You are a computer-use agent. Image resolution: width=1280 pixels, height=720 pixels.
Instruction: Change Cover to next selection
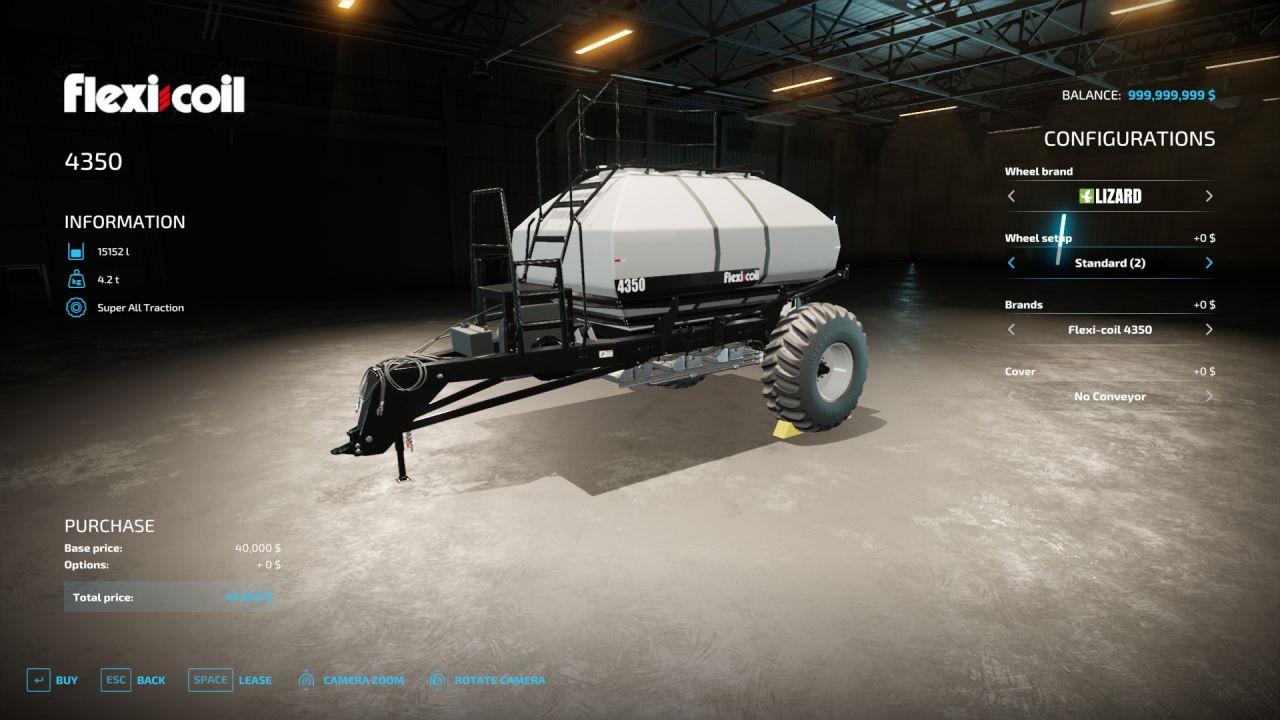tap(1208, 396)
